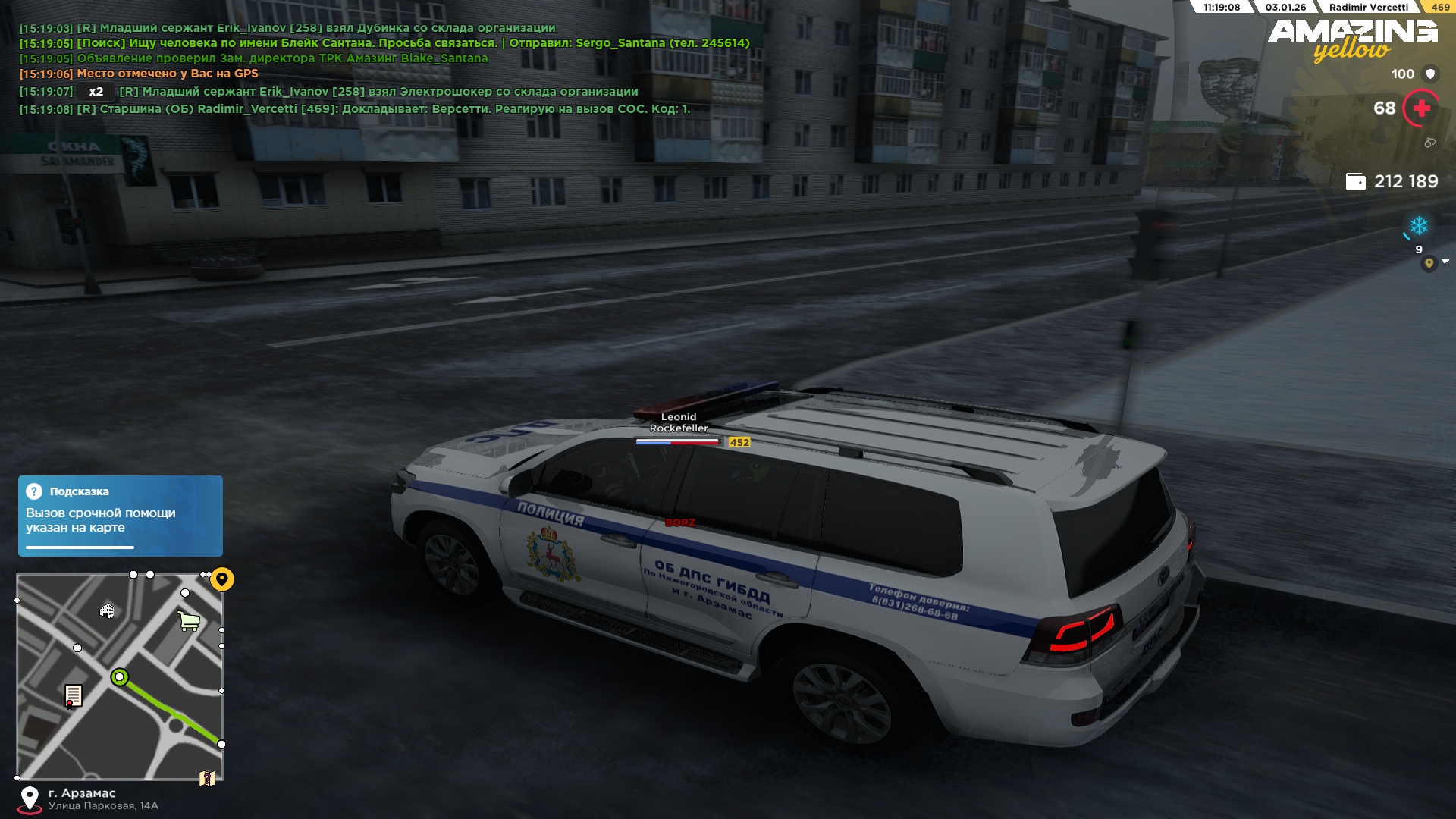This screenshot has height=819, width=1456.
Task: Click the green player position marker on the minimap
Action: click(120, 677)
